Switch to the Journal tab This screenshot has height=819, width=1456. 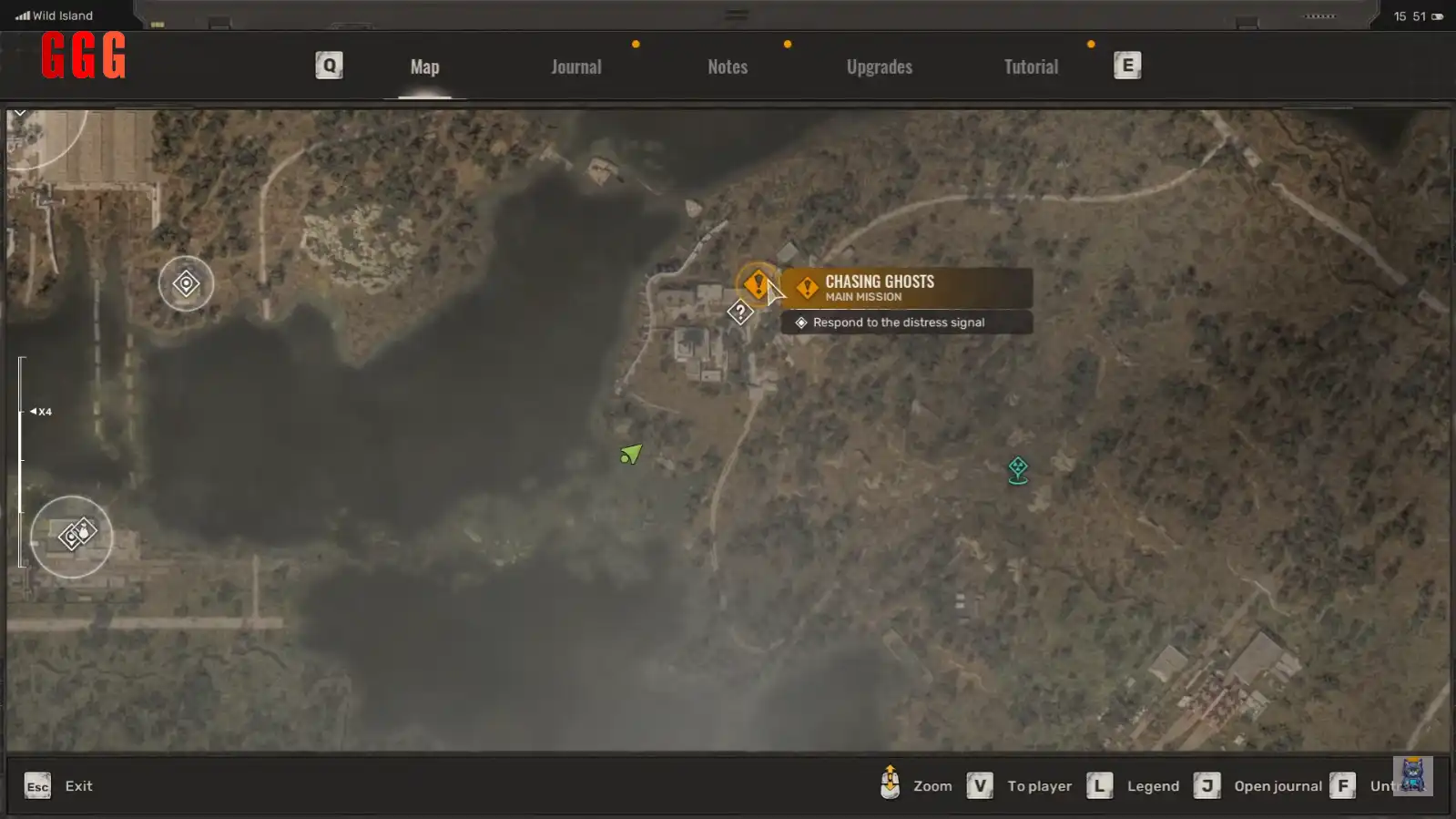[x=575, y=67]
